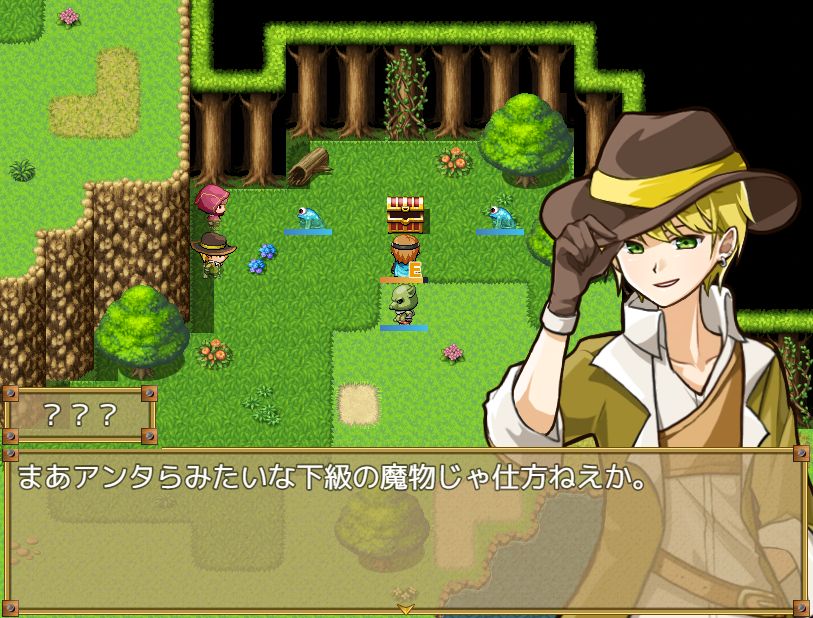
Task: Advance dialogue using the continue arrow
Action: click(x=406, y=607)
